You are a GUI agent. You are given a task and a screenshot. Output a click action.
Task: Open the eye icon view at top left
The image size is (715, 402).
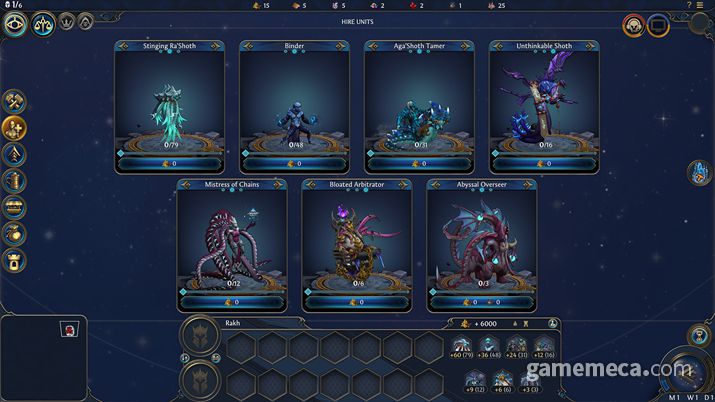click(15, 24)
